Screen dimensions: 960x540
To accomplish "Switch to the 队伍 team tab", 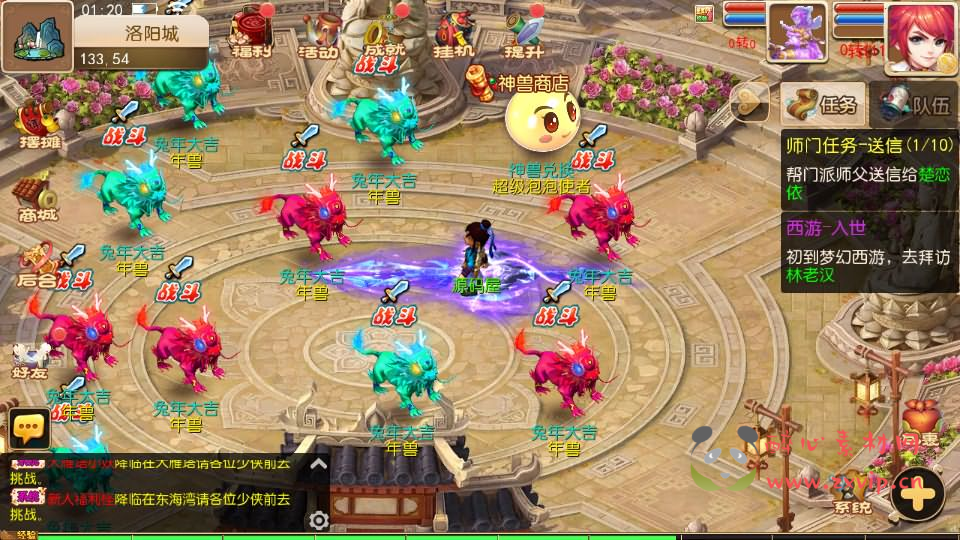I will (x=914, y=103).
